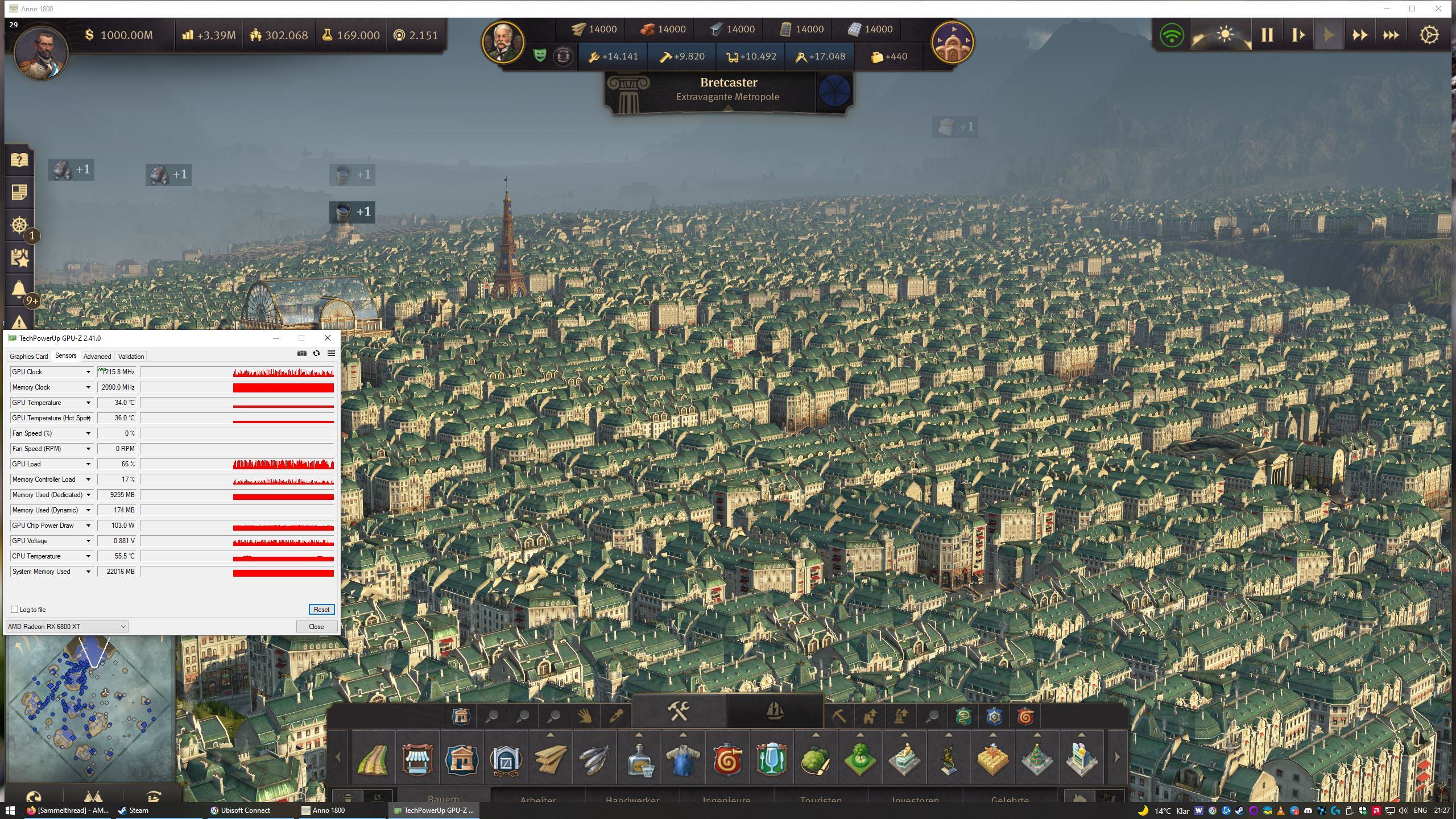Select the schnapps bottle building

click(x=639, y=760)
